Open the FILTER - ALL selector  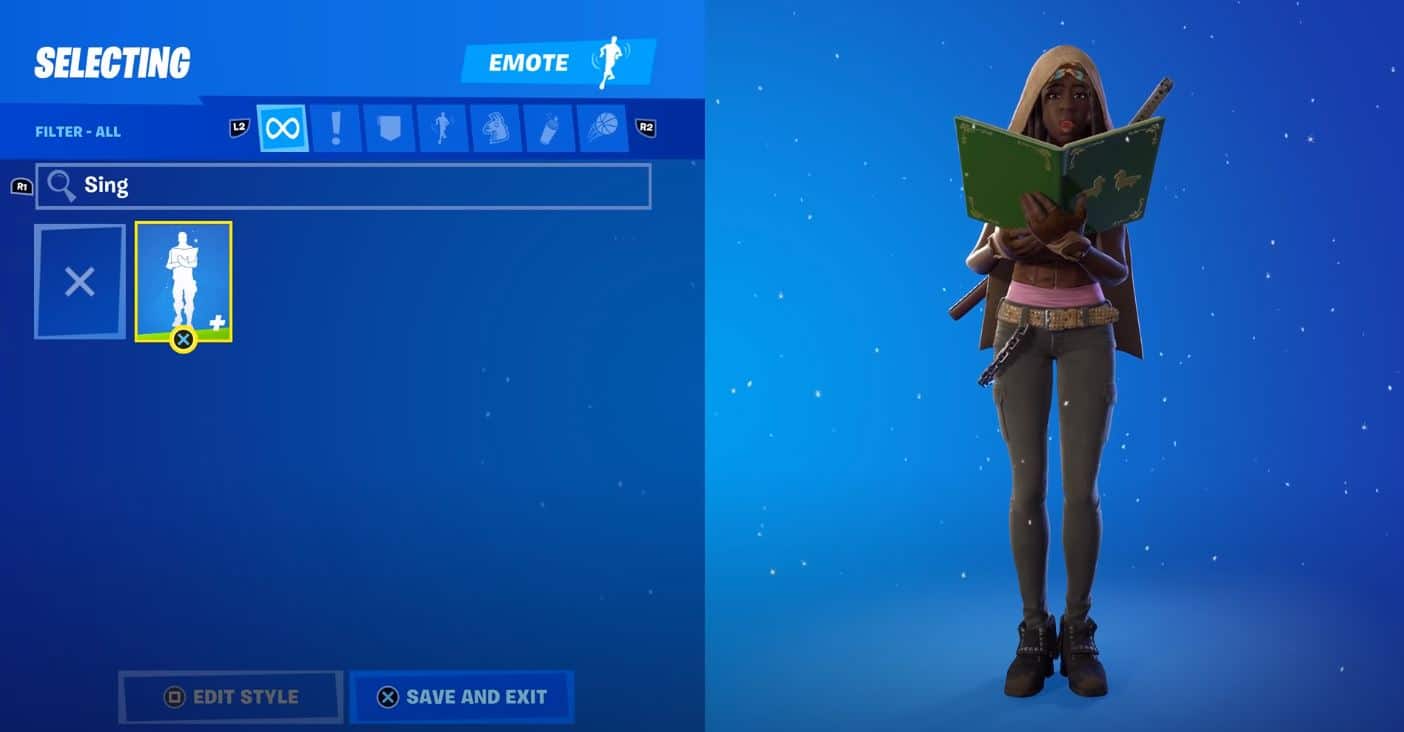[78, 130]
